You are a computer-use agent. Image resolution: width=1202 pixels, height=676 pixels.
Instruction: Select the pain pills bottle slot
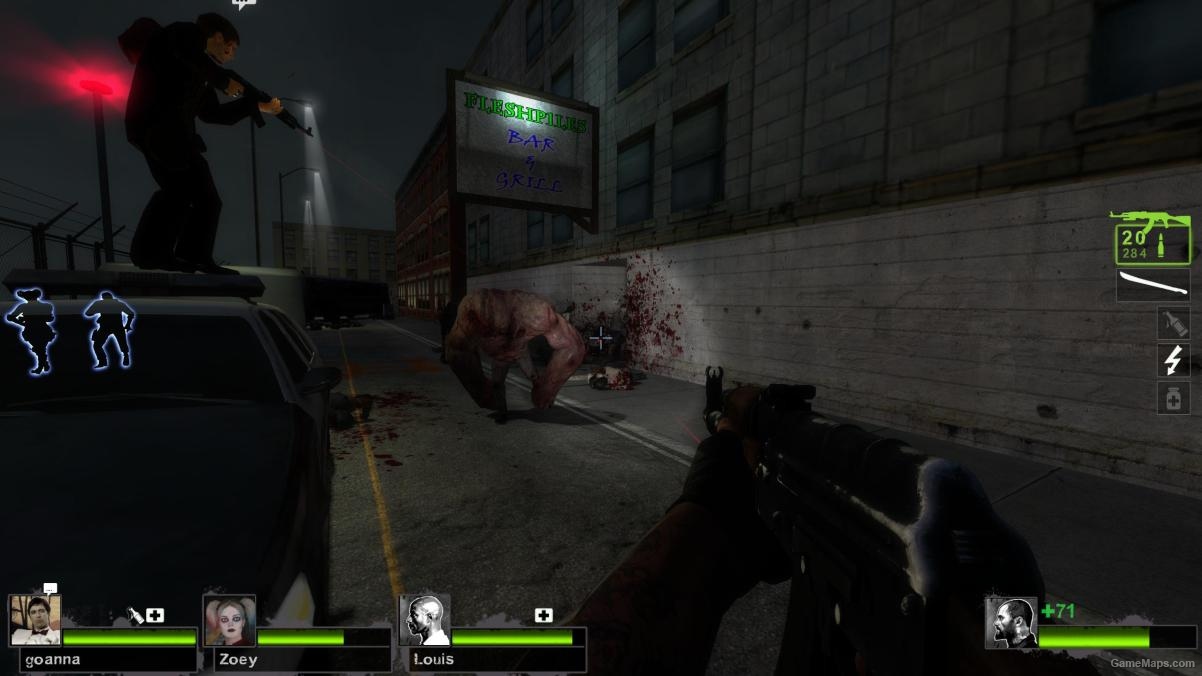click(1173, 398)
